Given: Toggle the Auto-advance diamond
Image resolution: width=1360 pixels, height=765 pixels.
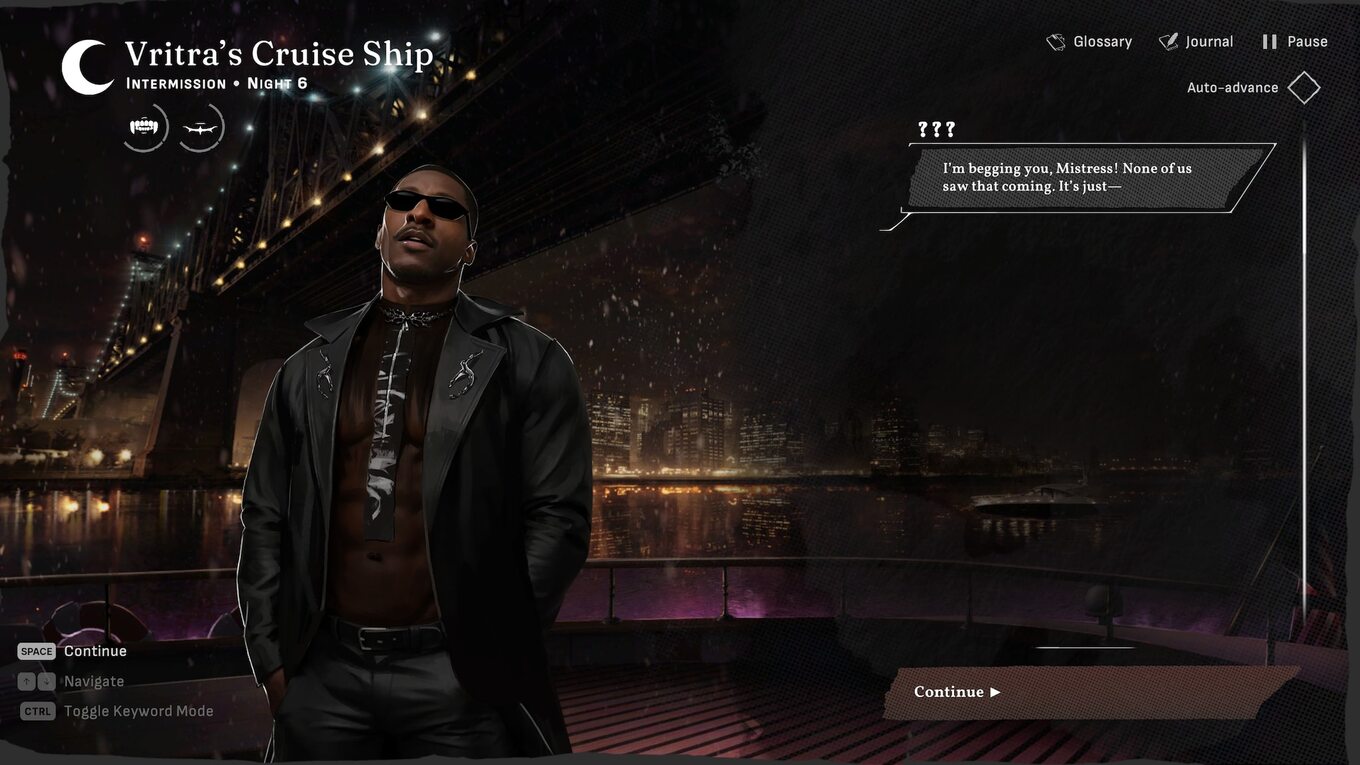Looking at the screenshot, I should [1304, 88].
